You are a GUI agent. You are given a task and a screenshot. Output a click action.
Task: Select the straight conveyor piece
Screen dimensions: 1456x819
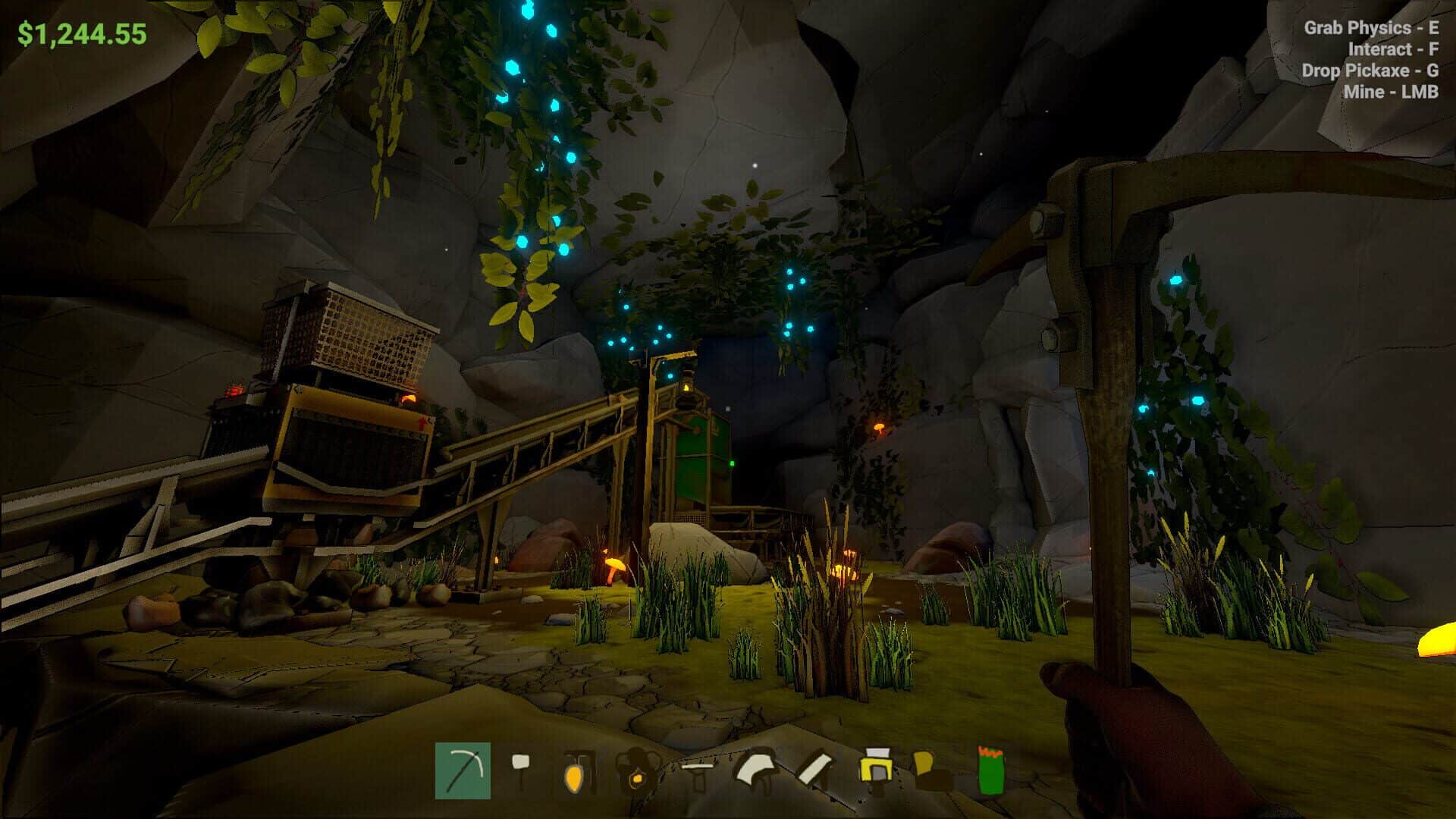click(x=696, y=770)
